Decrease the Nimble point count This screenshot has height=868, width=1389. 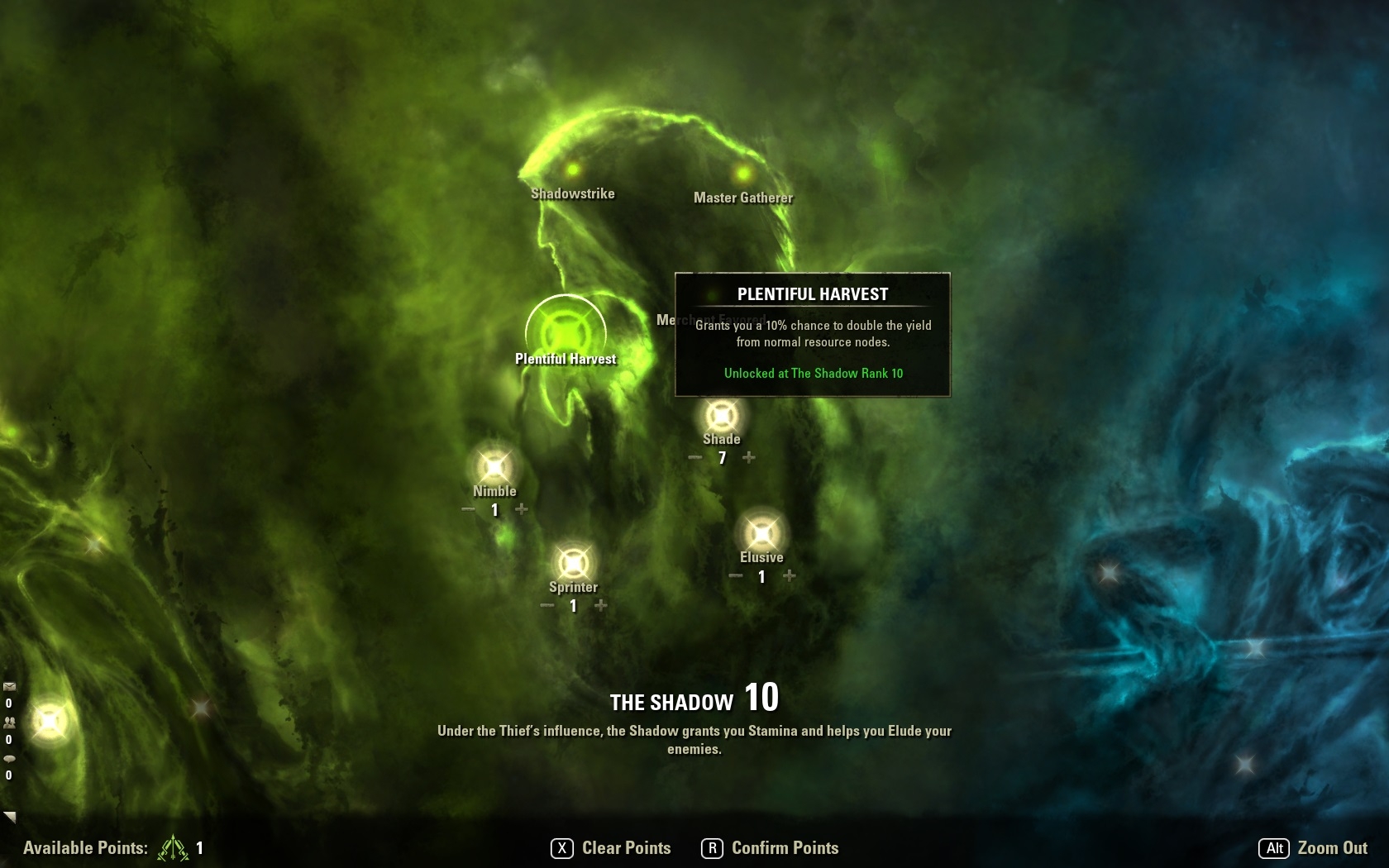coord(468,509)
